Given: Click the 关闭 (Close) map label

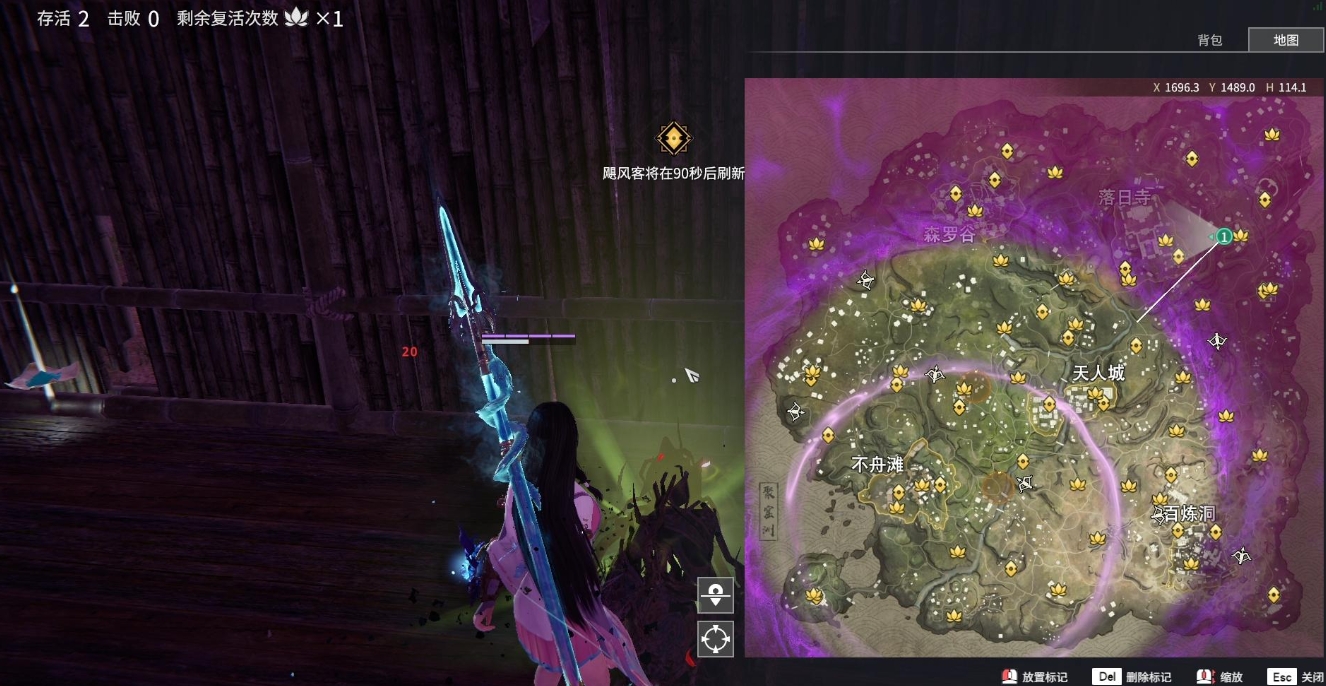Looking at the screenshot, I should pyautogui.click(x=1312, y=677).
